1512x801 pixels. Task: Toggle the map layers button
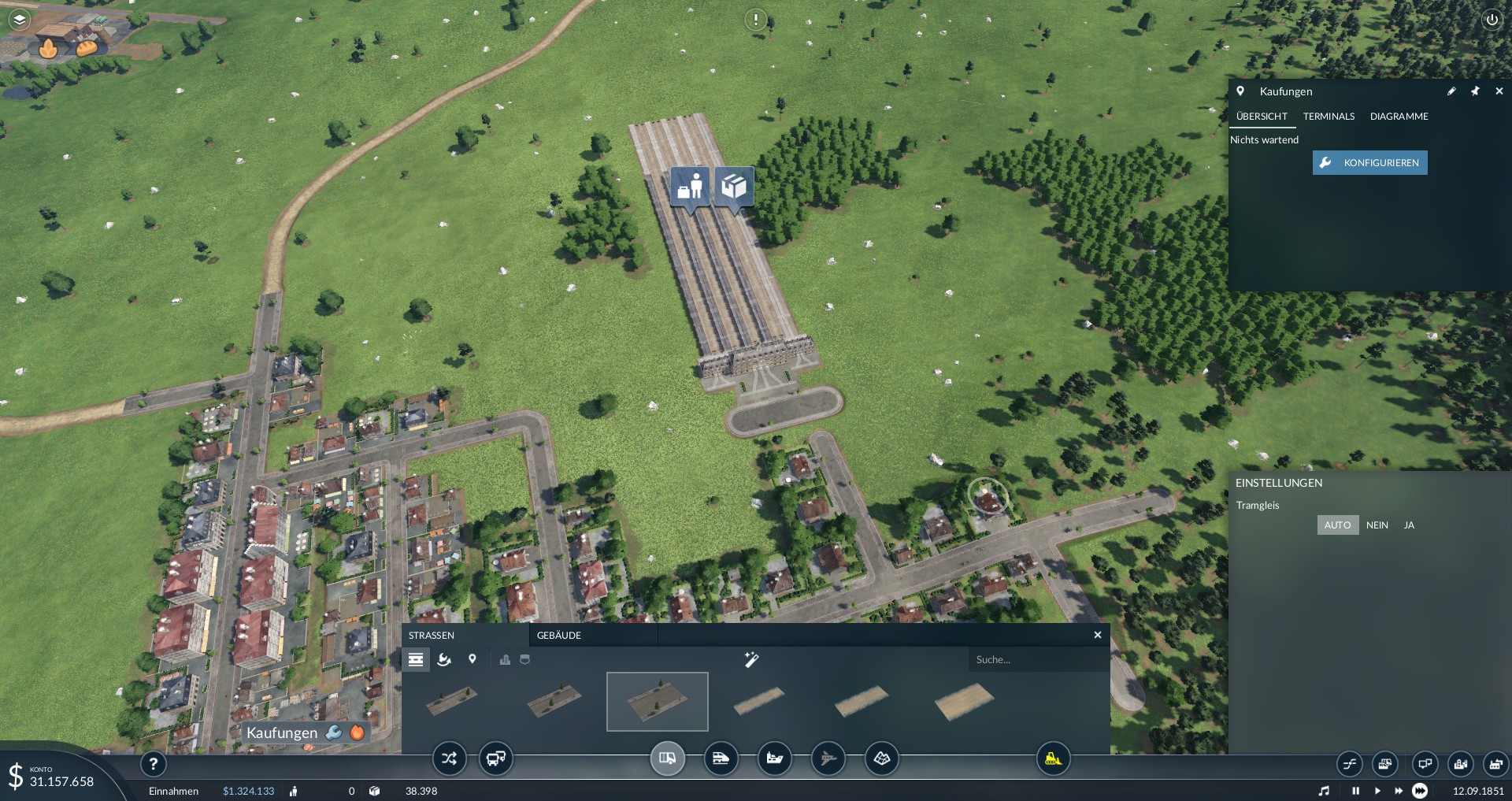pyautogui.click(x=20, y=19)
